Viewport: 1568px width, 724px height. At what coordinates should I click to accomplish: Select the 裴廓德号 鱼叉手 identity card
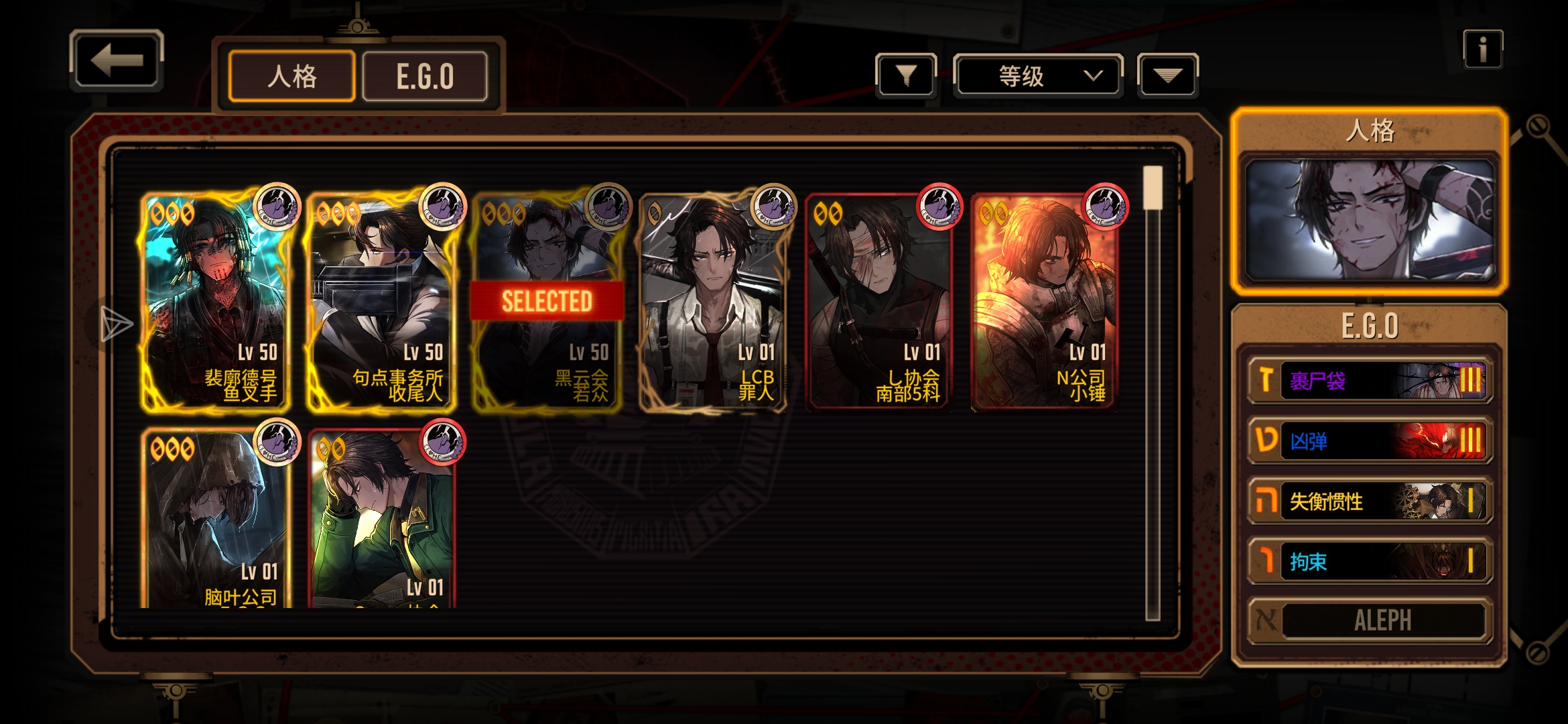[x=216, y=302]
